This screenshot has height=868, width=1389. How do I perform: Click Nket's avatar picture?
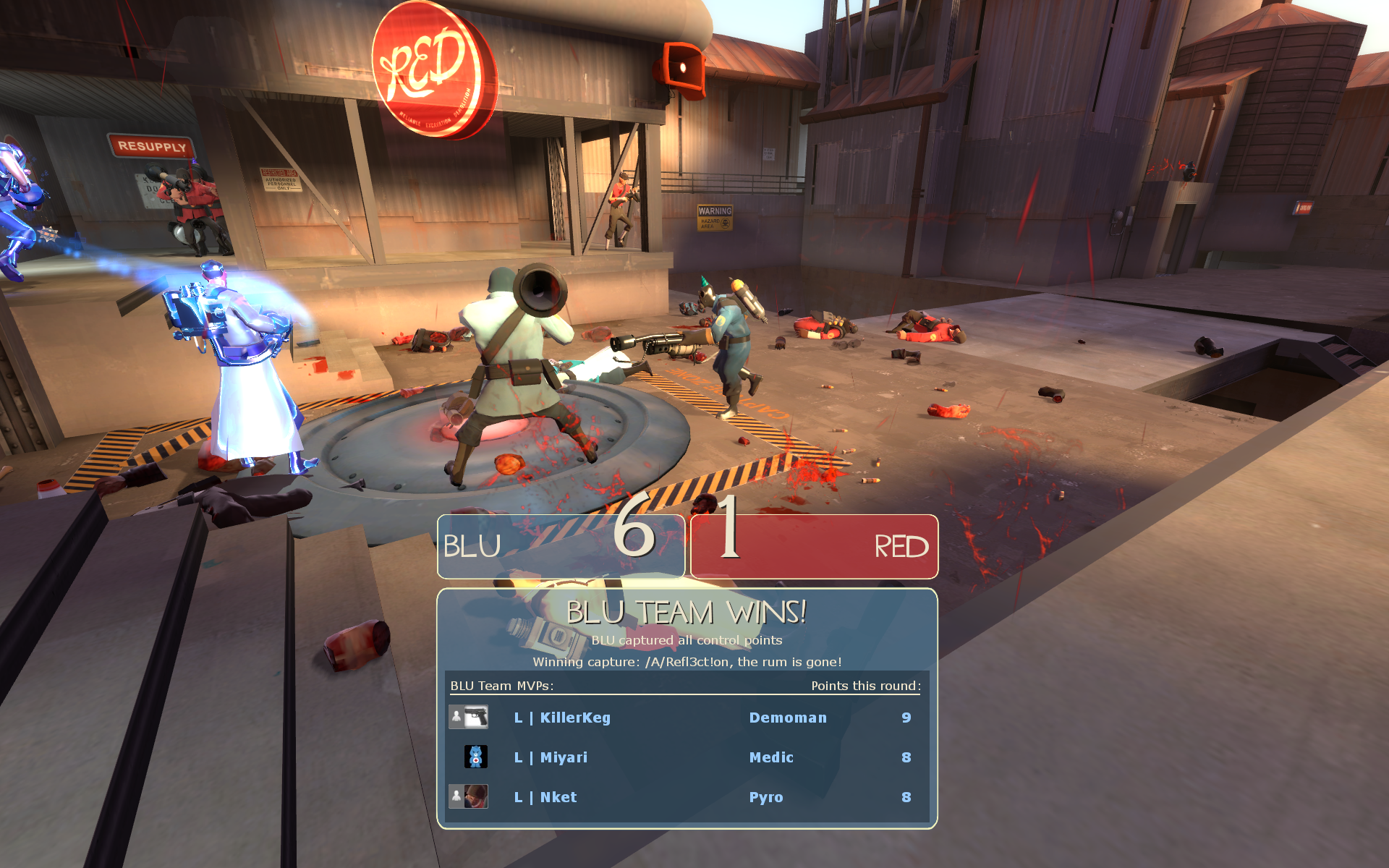click(x=475, y=796)
